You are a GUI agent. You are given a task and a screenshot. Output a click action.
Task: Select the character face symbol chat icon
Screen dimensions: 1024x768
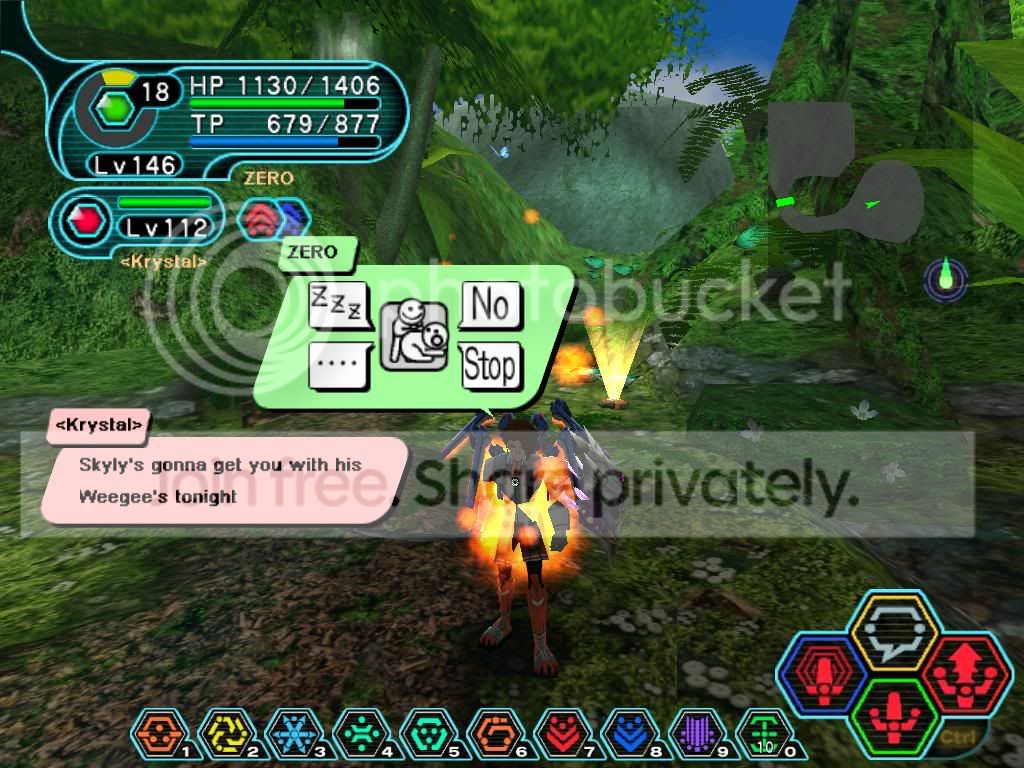pos(414,334)
